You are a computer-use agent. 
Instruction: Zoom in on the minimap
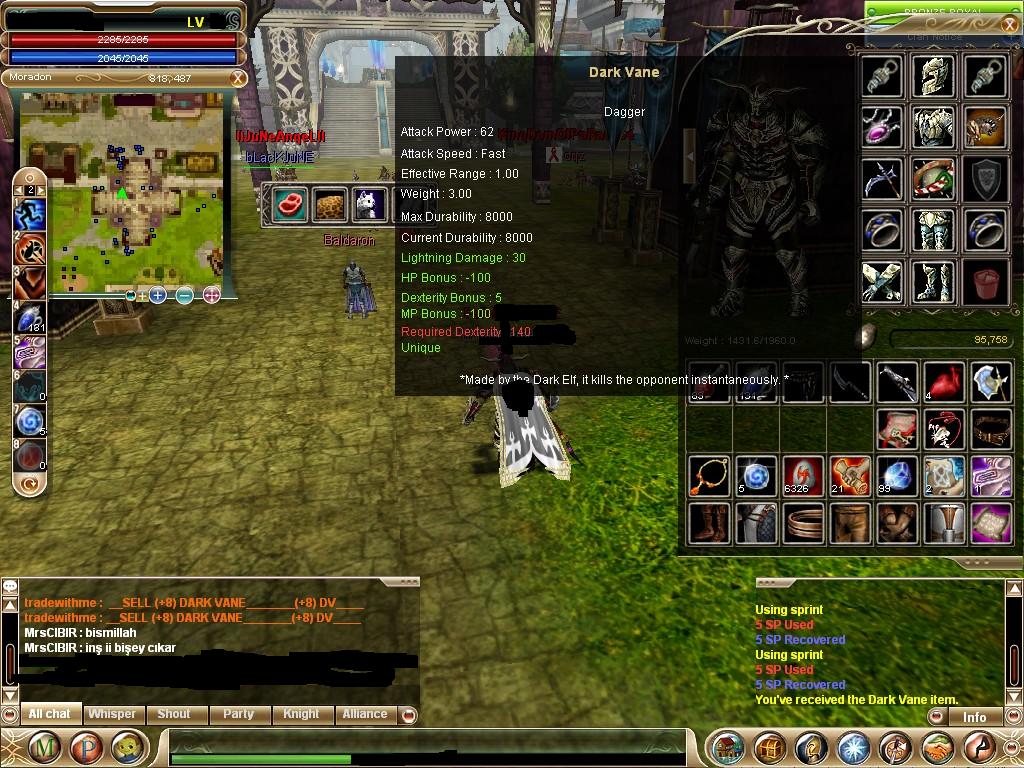click(x=158, y=295)
